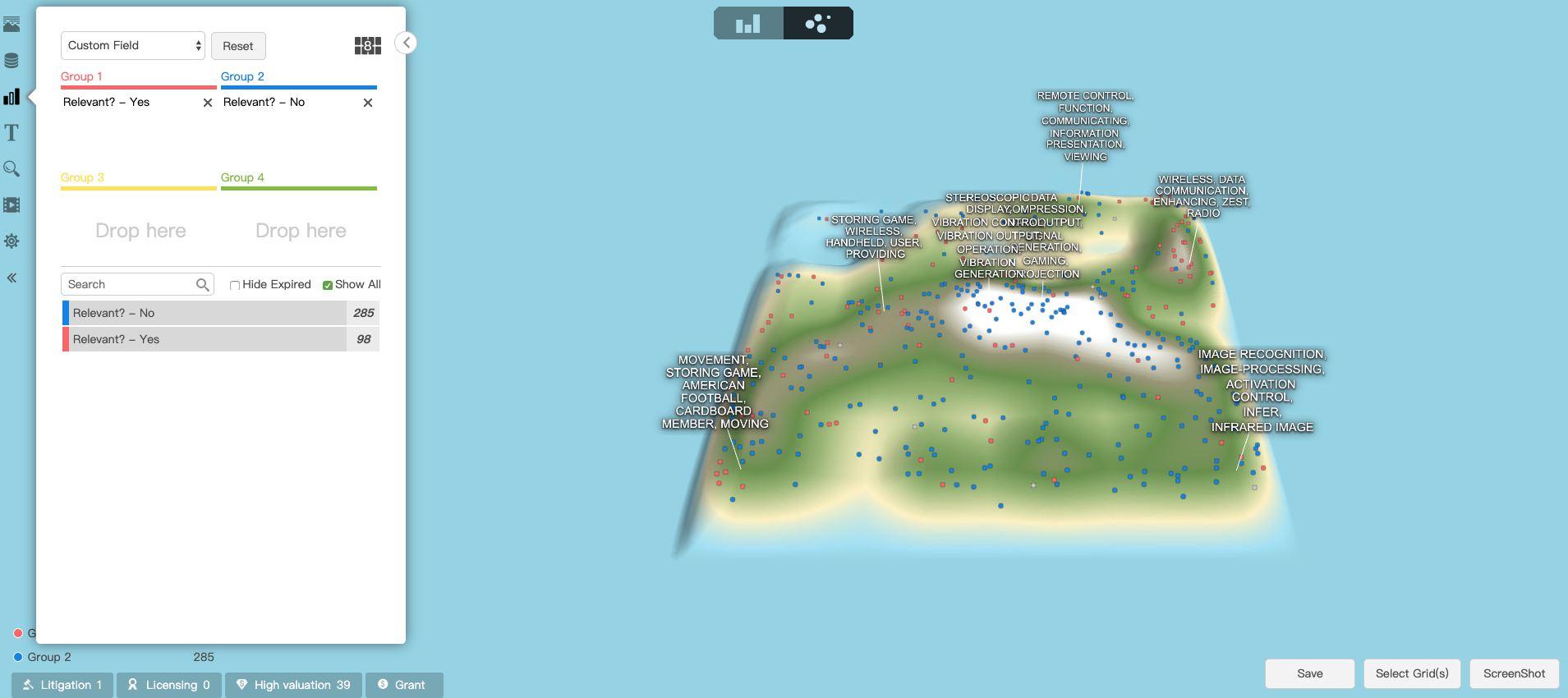Remove 'Relevant? – Yes' from Group 1
1568x698 pixels.
coord(208,103)
